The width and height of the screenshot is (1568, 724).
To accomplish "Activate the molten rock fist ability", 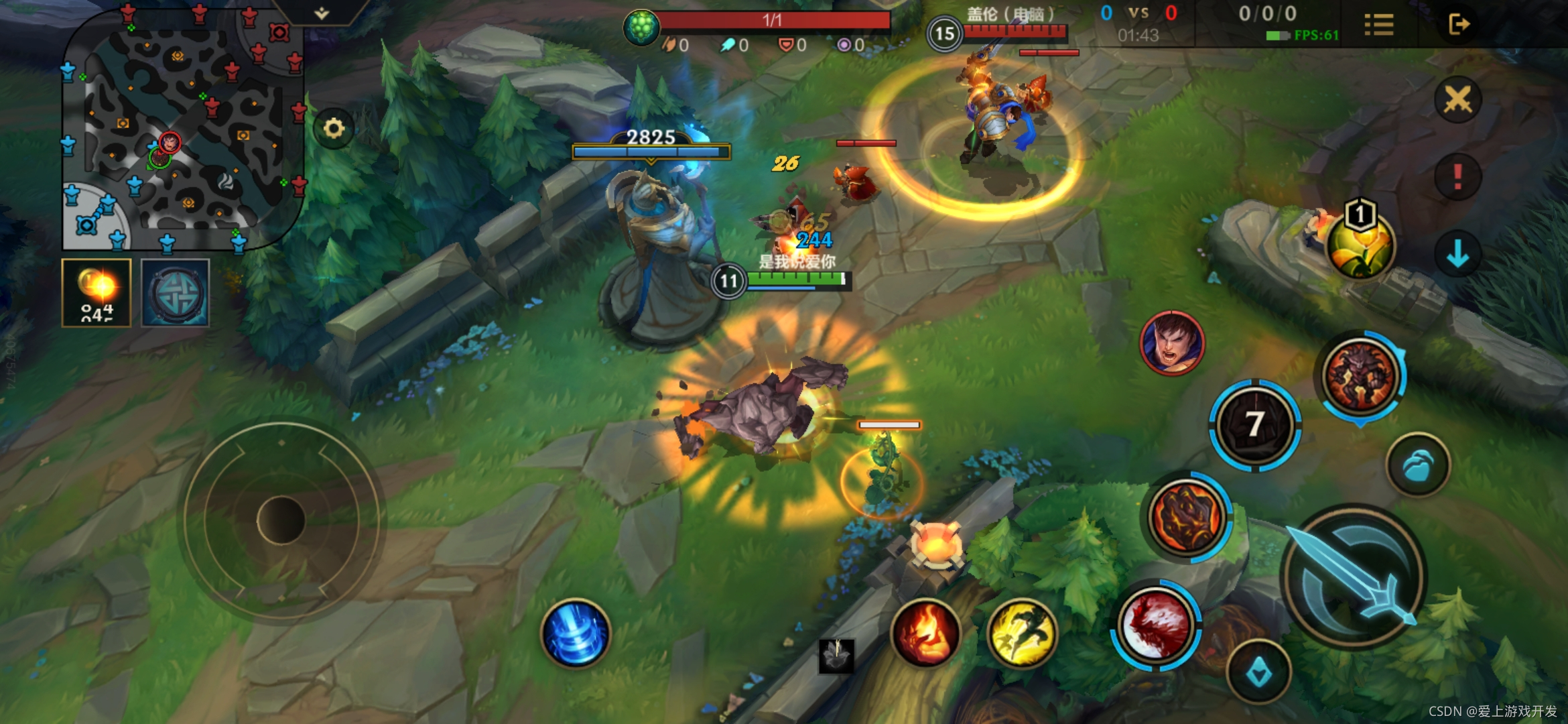I will coord(1187,517).
